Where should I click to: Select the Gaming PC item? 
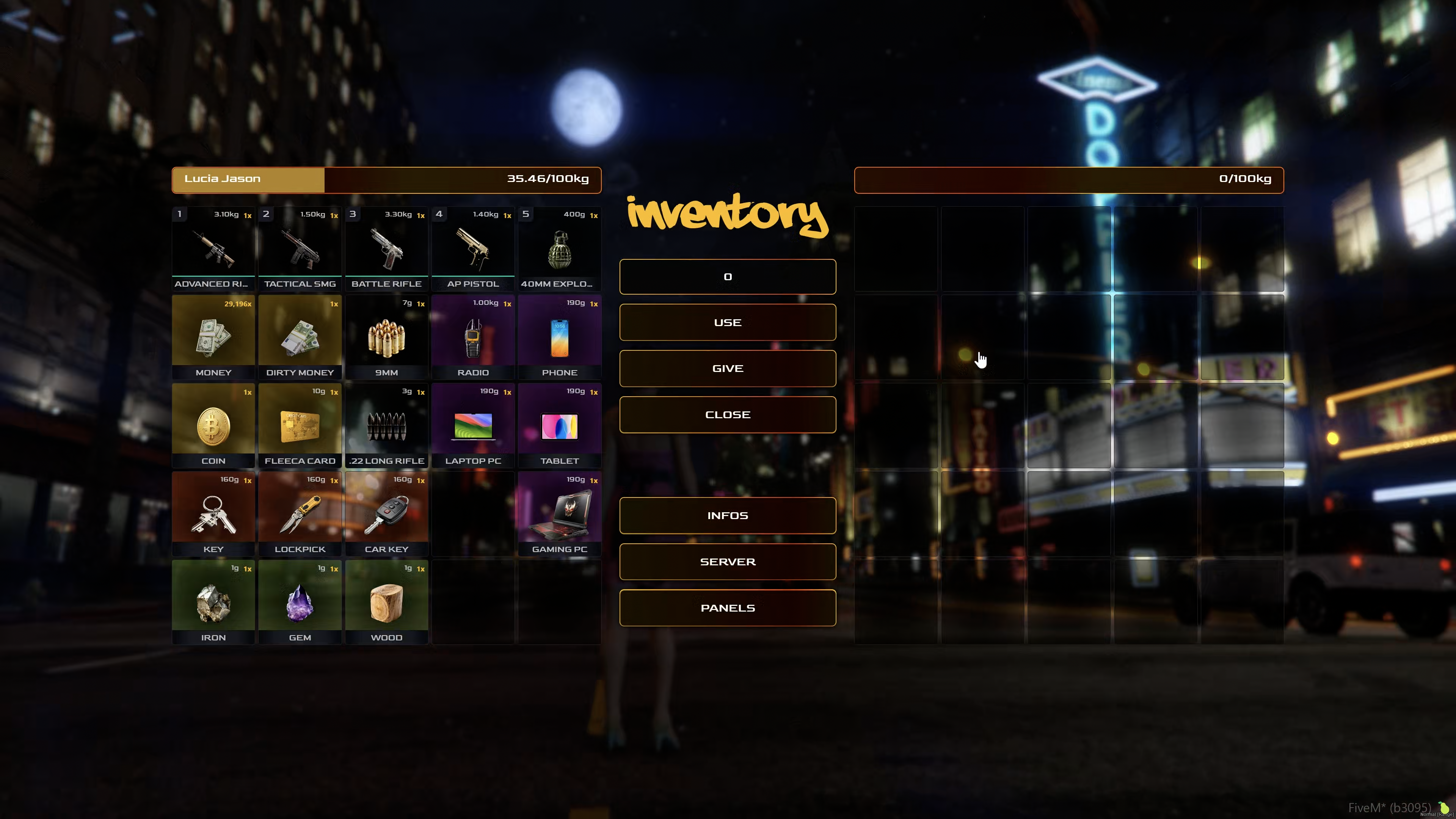(x=560, y=514)
